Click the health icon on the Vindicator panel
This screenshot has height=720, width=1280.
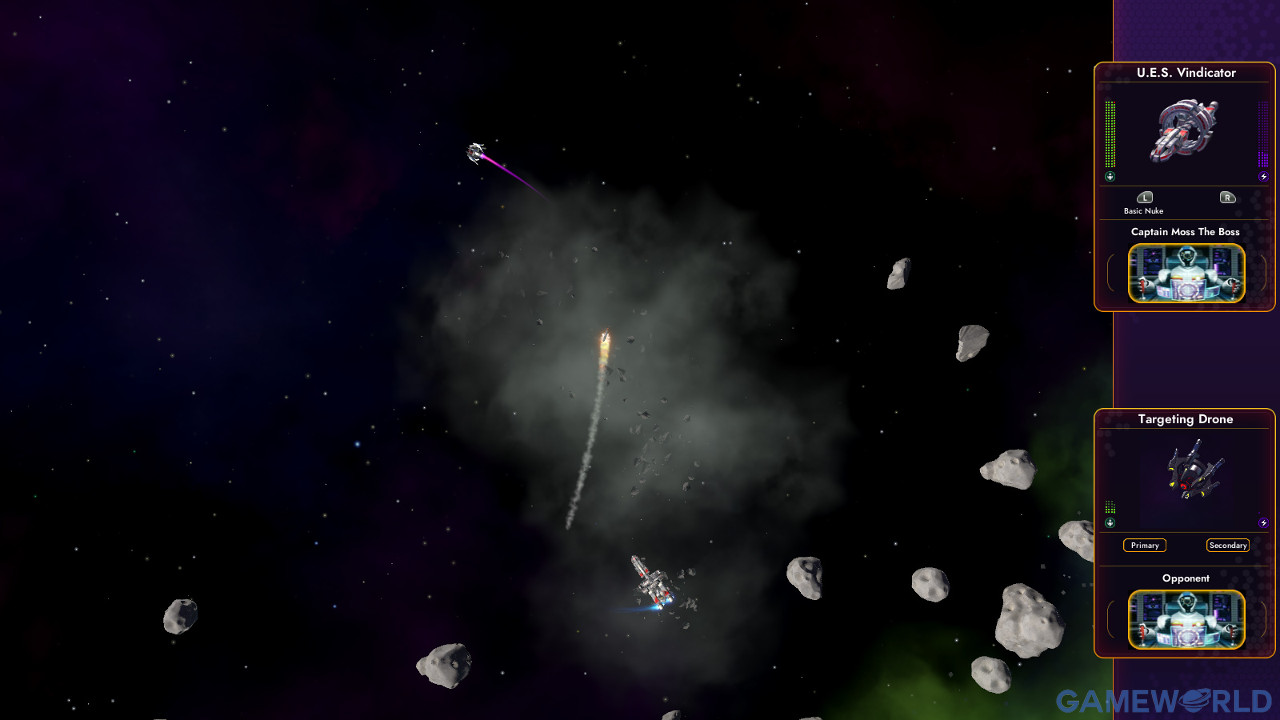click(x=1108, y=176)
